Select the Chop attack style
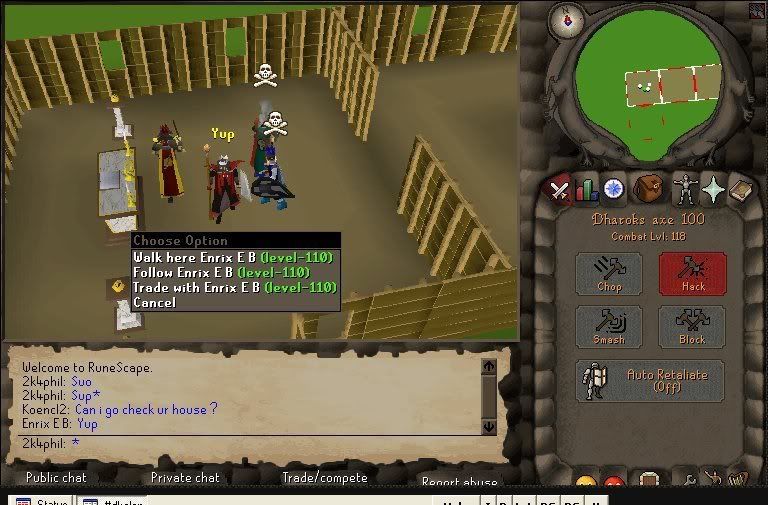768x505 pixels. (x=609, y=273)
